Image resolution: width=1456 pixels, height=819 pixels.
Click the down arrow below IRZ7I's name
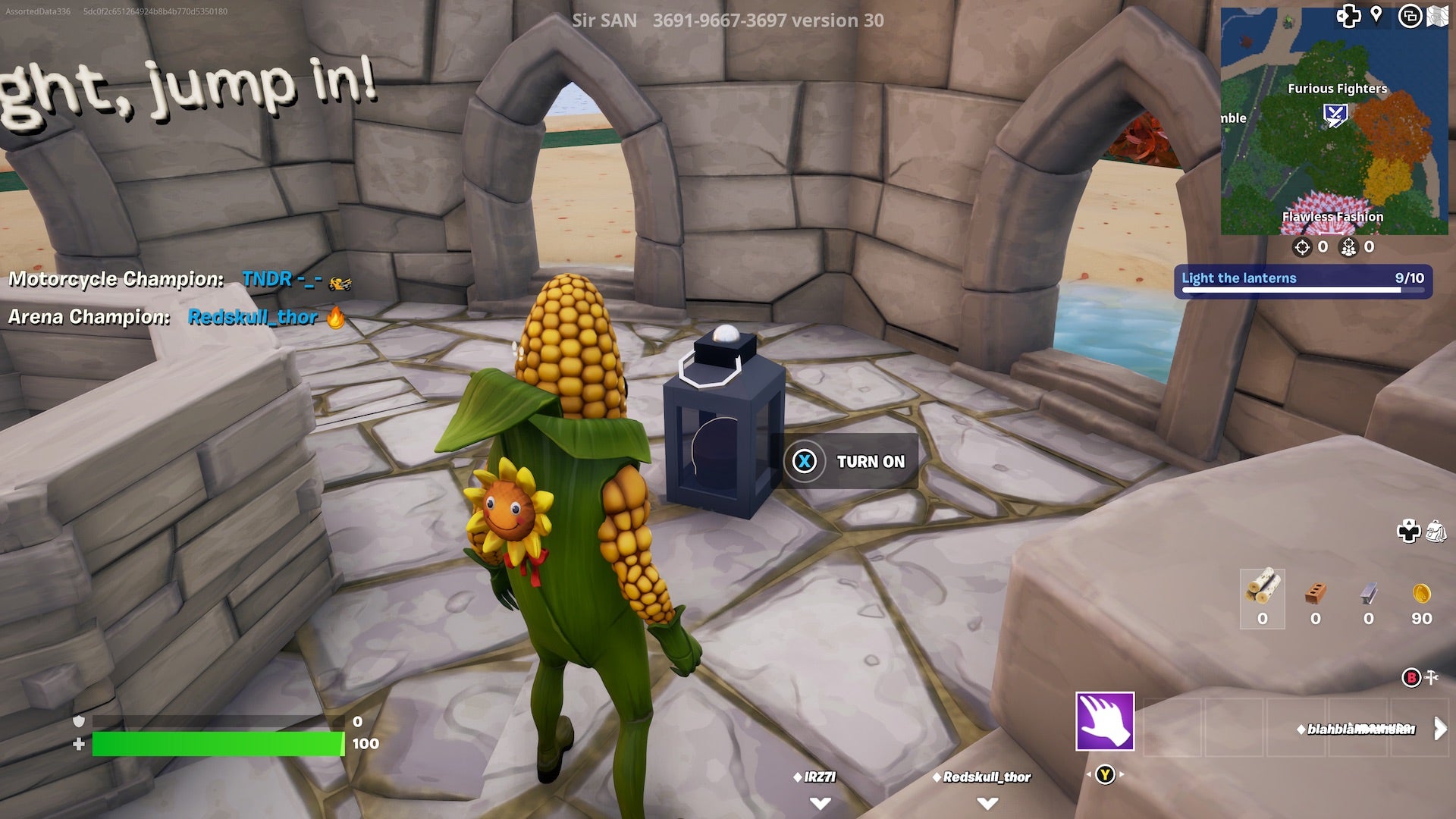pos(819,802)
